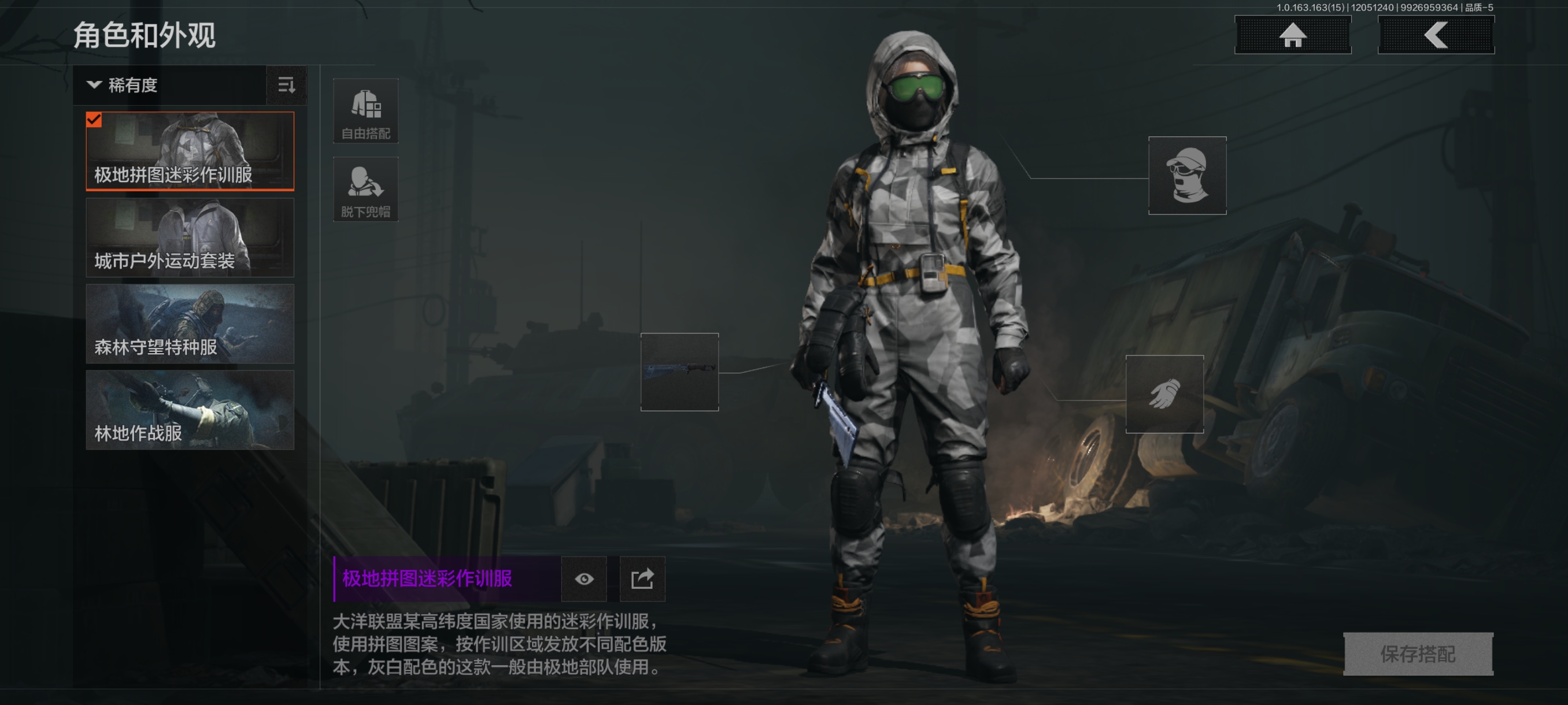
Task: Save the outfit with 保存搭配
Action: [1418, 654]
